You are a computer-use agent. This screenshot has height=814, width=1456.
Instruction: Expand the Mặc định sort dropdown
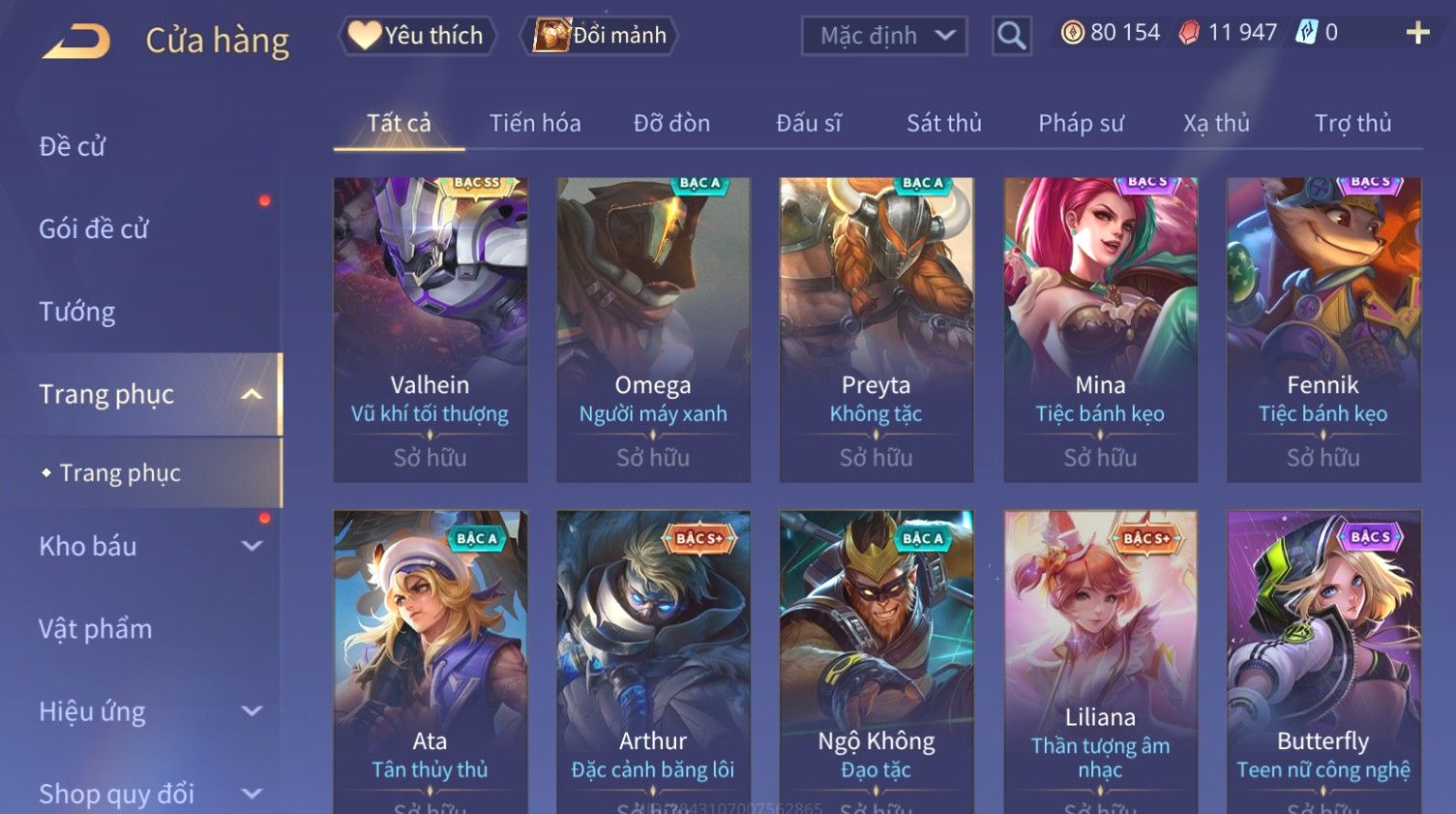pos(884,37)
